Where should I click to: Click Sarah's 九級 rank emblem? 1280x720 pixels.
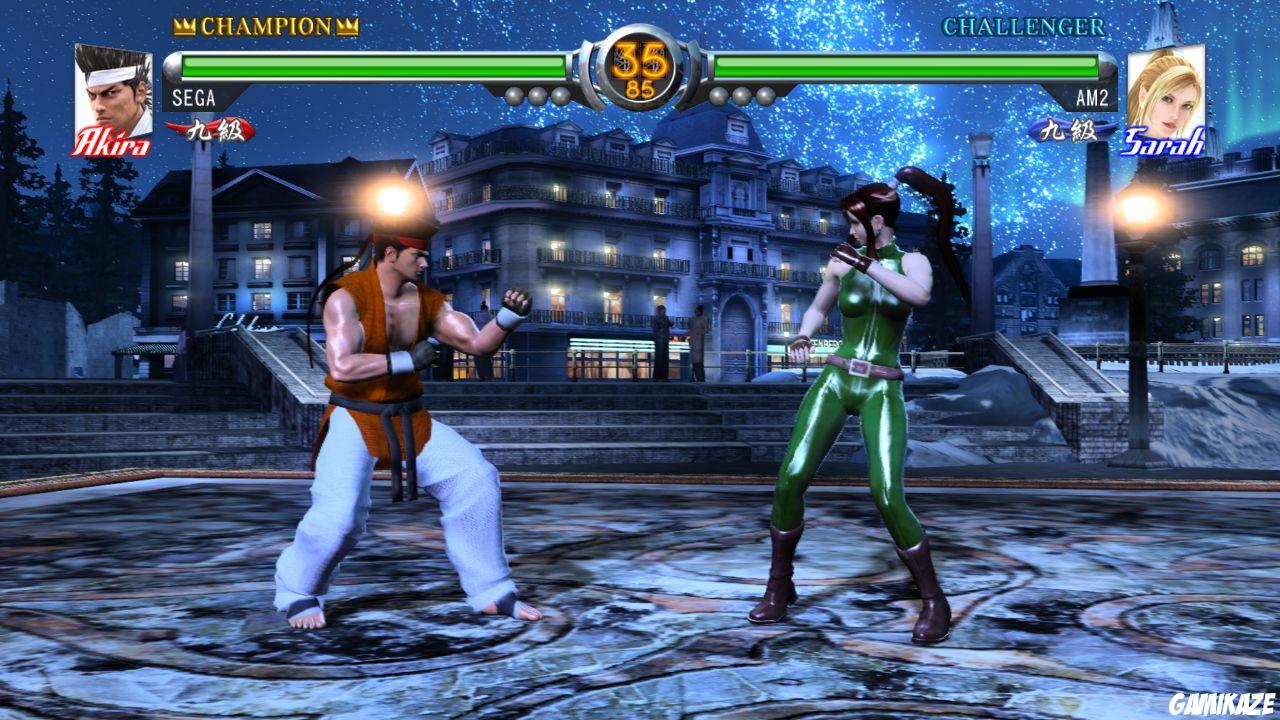pyautogui.click(x=1071, y=129)
